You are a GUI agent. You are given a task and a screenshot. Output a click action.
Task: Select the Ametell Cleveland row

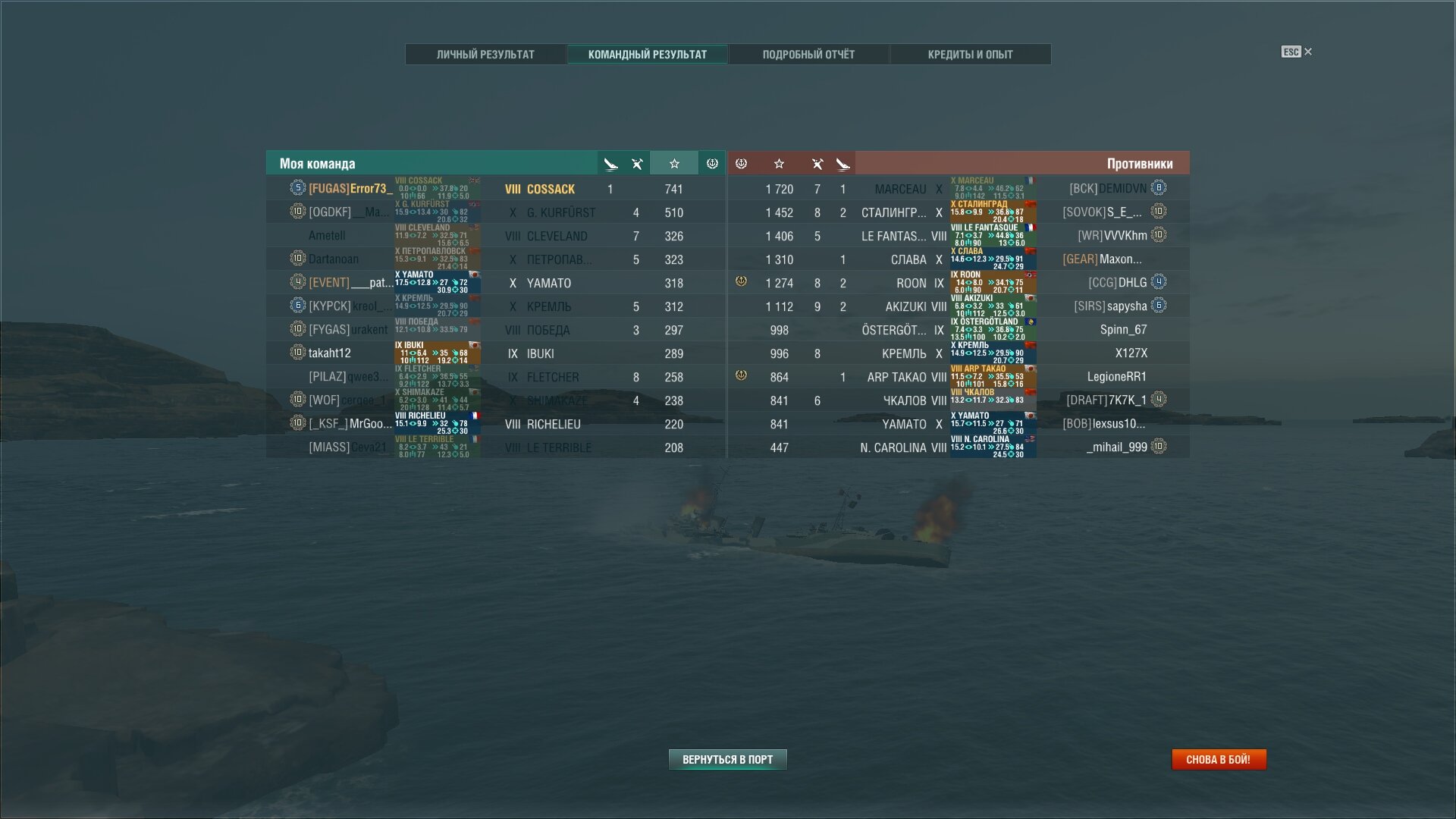click(496, 236)
